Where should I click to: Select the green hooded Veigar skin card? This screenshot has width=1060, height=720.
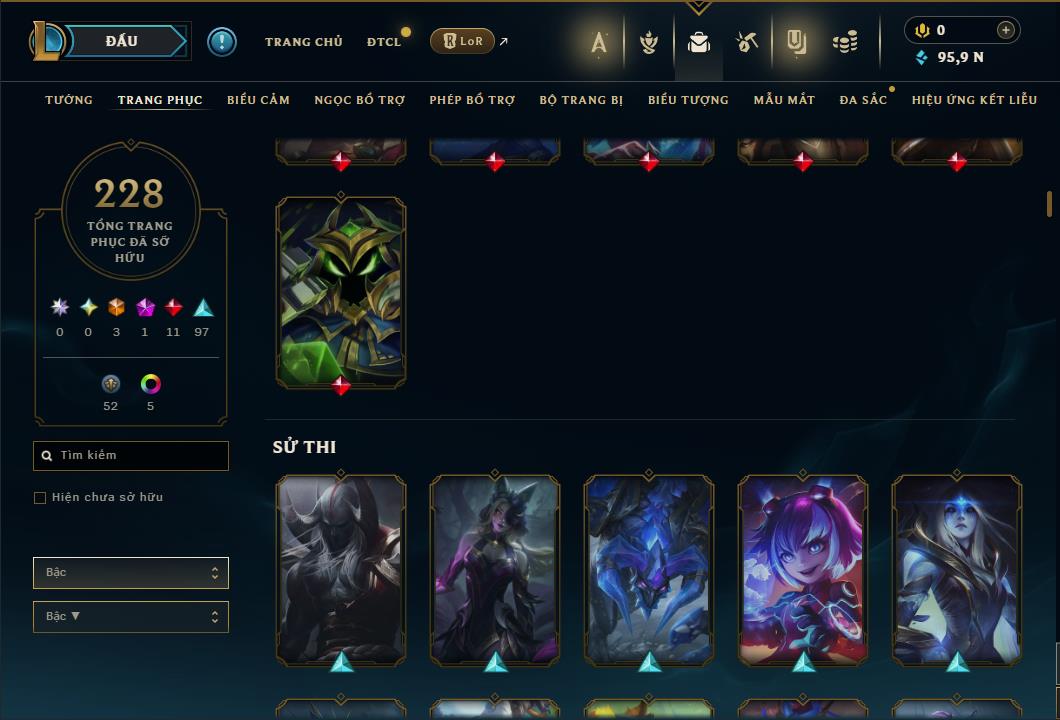pyautogui.click(x=341, y=290)
